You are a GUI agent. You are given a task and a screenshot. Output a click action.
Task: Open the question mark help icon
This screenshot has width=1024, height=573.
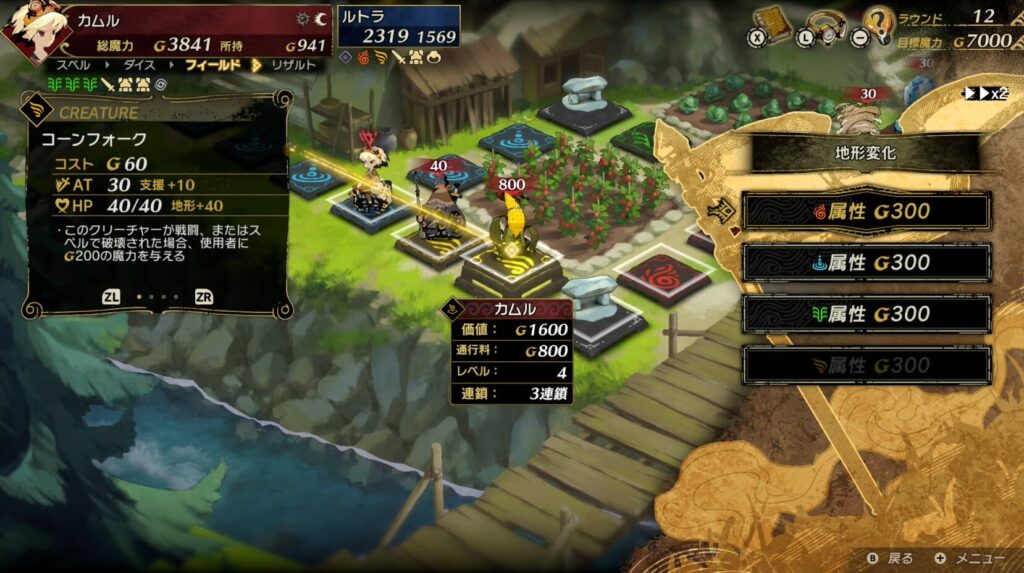coord(878,25)
